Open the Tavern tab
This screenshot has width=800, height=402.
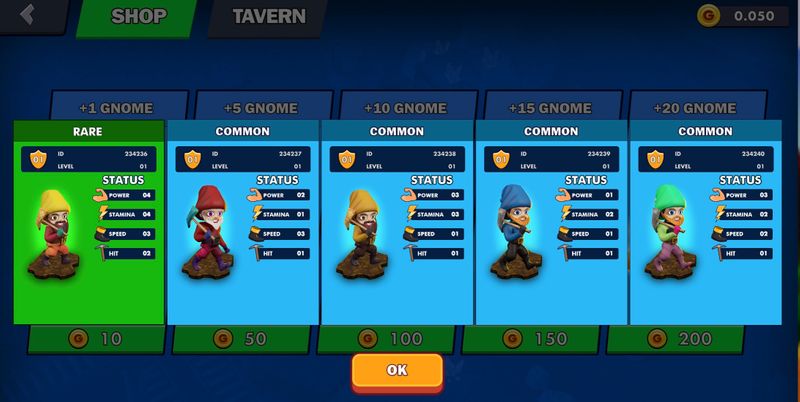coord(268,17)
